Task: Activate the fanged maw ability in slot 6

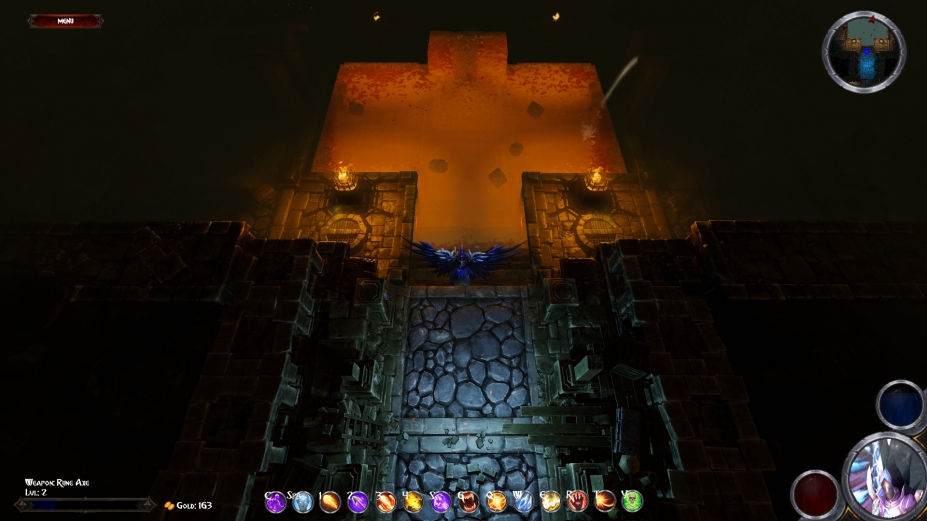Action: [x=468, y=502]
